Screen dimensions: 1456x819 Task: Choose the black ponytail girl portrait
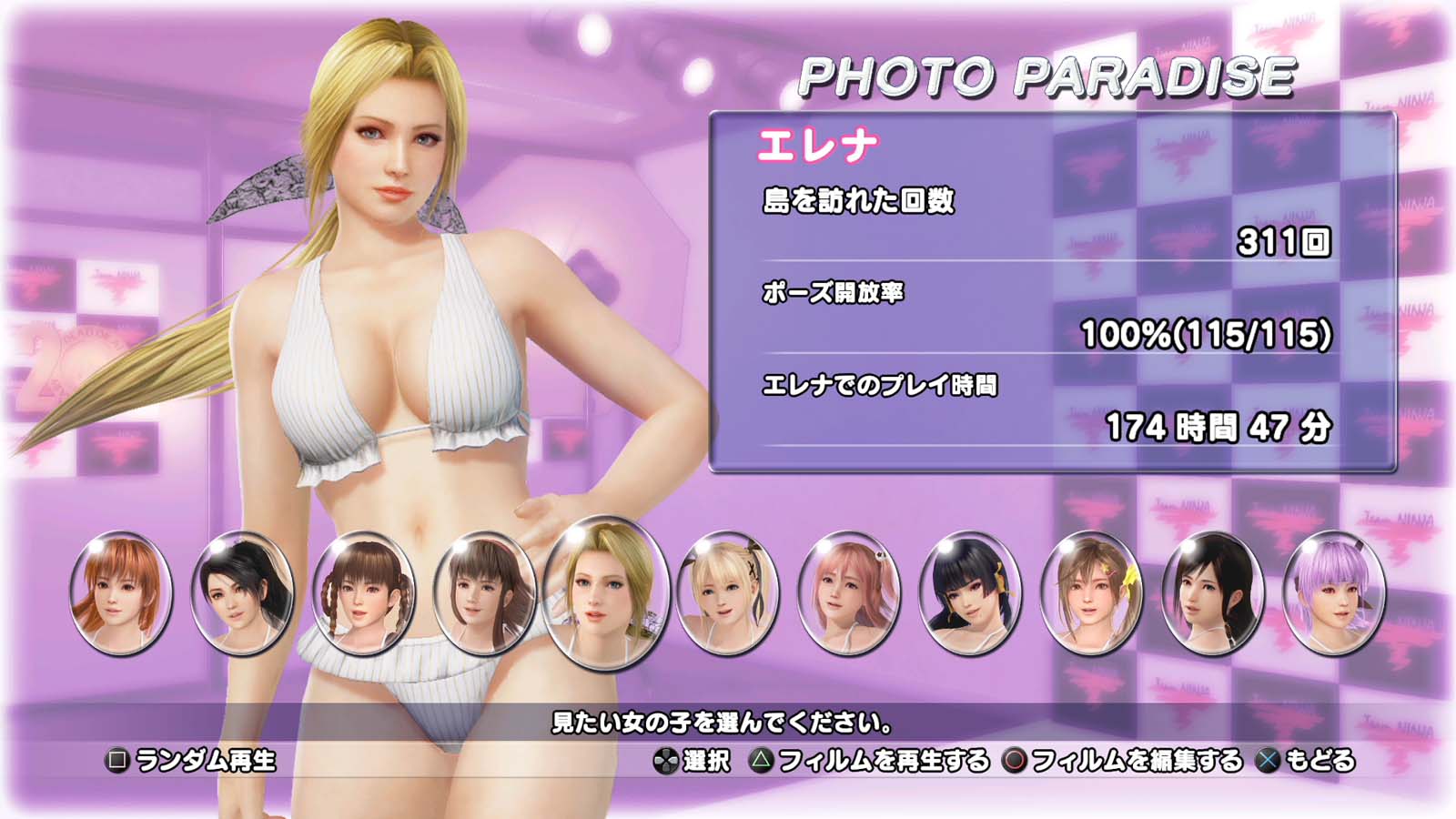[x=242, y=591]
